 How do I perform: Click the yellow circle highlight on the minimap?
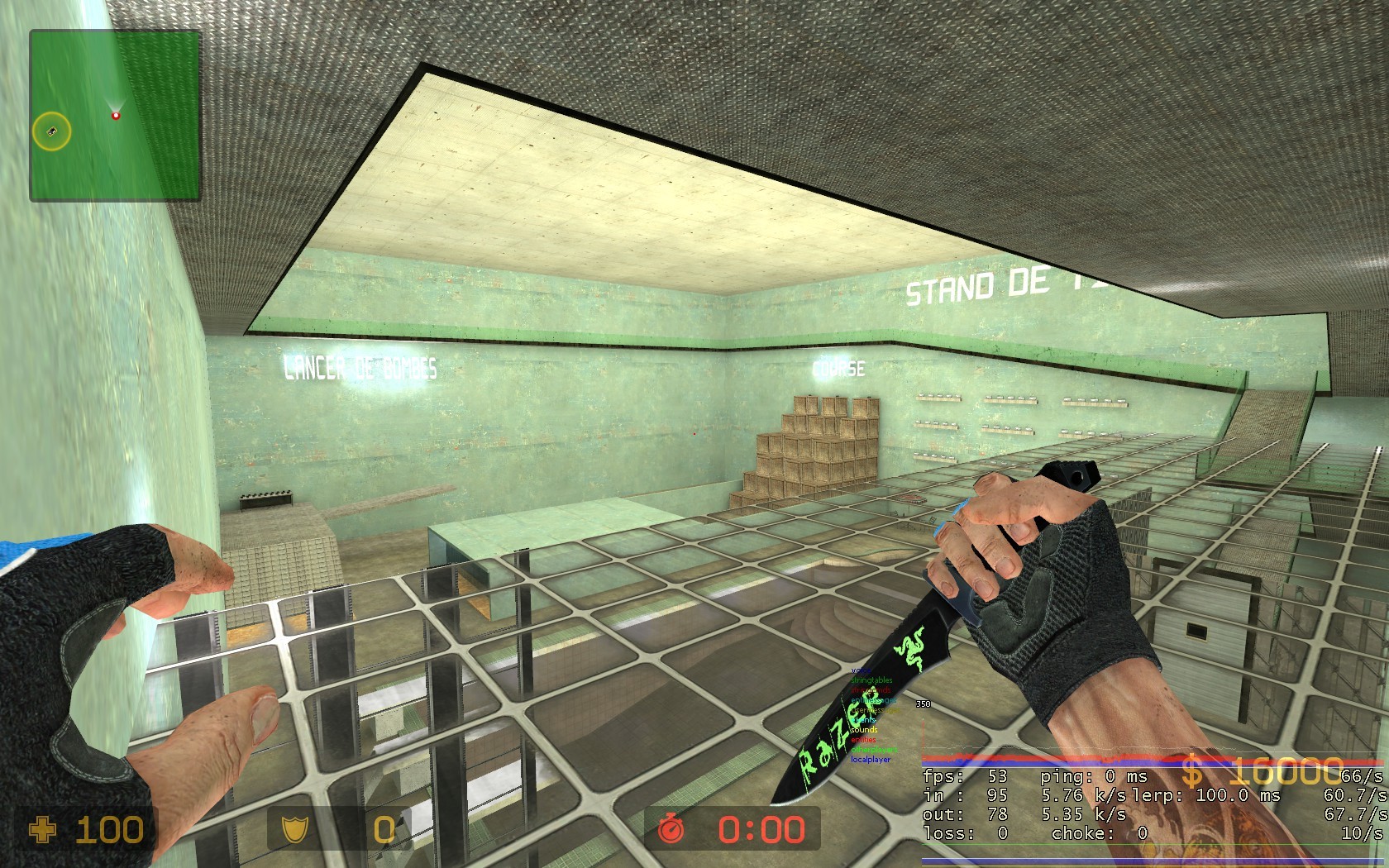click(x=52, y=131)
